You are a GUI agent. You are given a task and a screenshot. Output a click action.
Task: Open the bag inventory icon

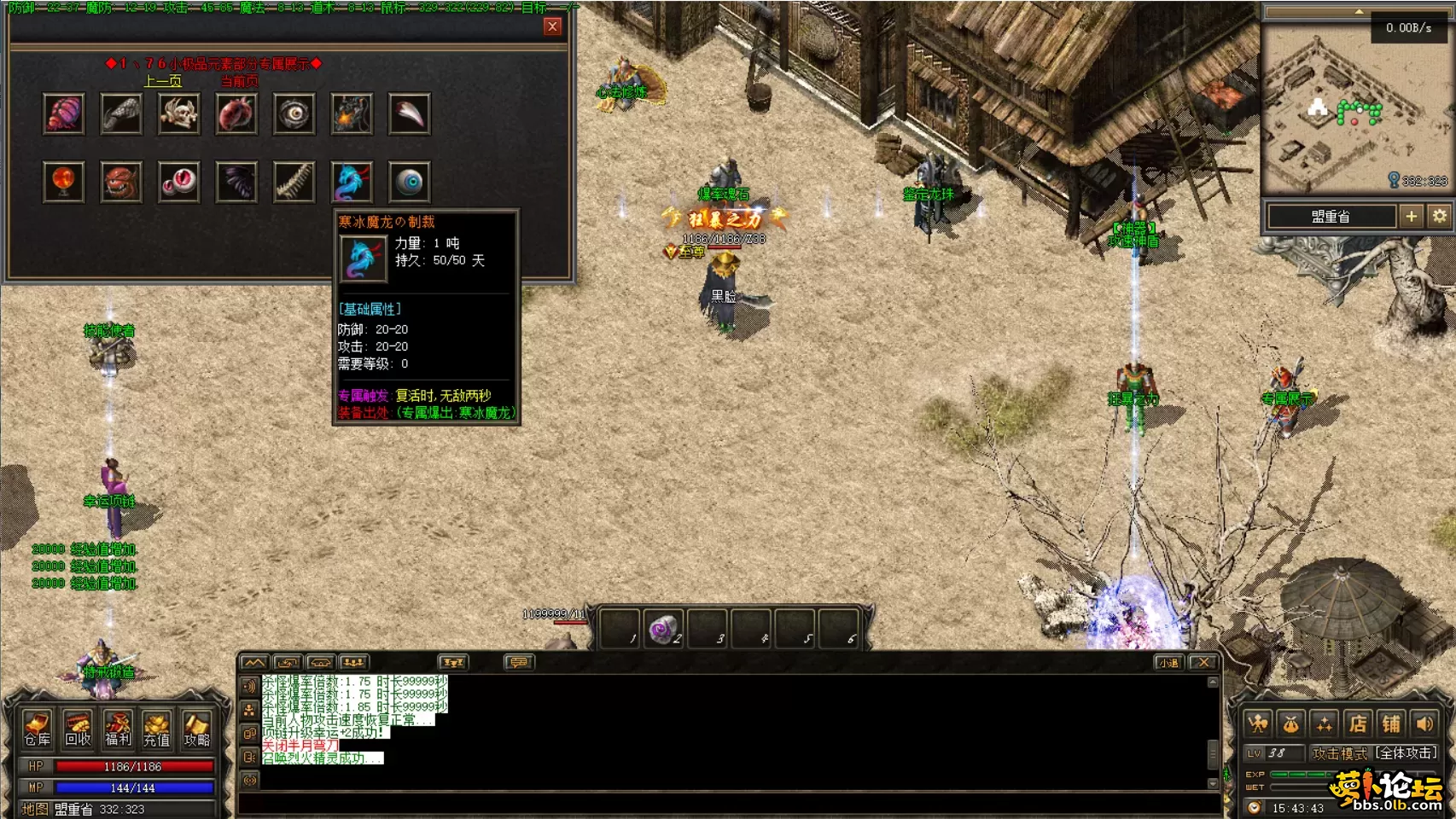[1291, 724]
